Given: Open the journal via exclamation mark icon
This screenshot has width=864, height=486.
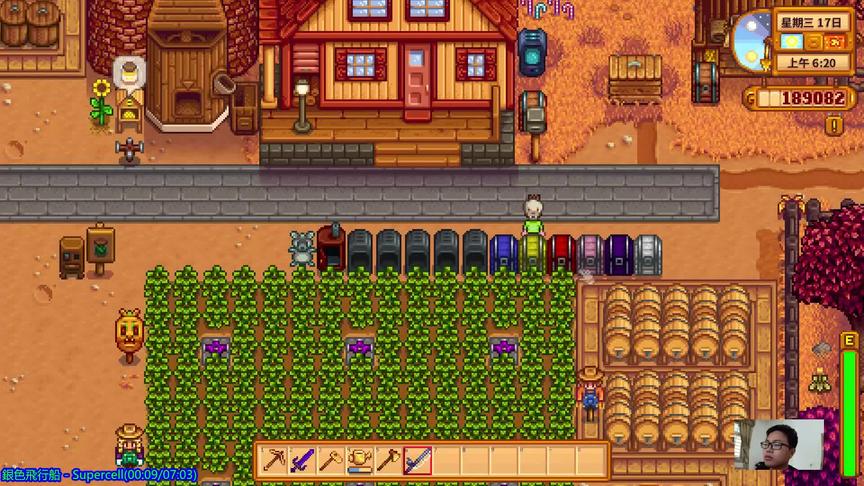Looking at the screenshot, I should click(x=834, y=126).
